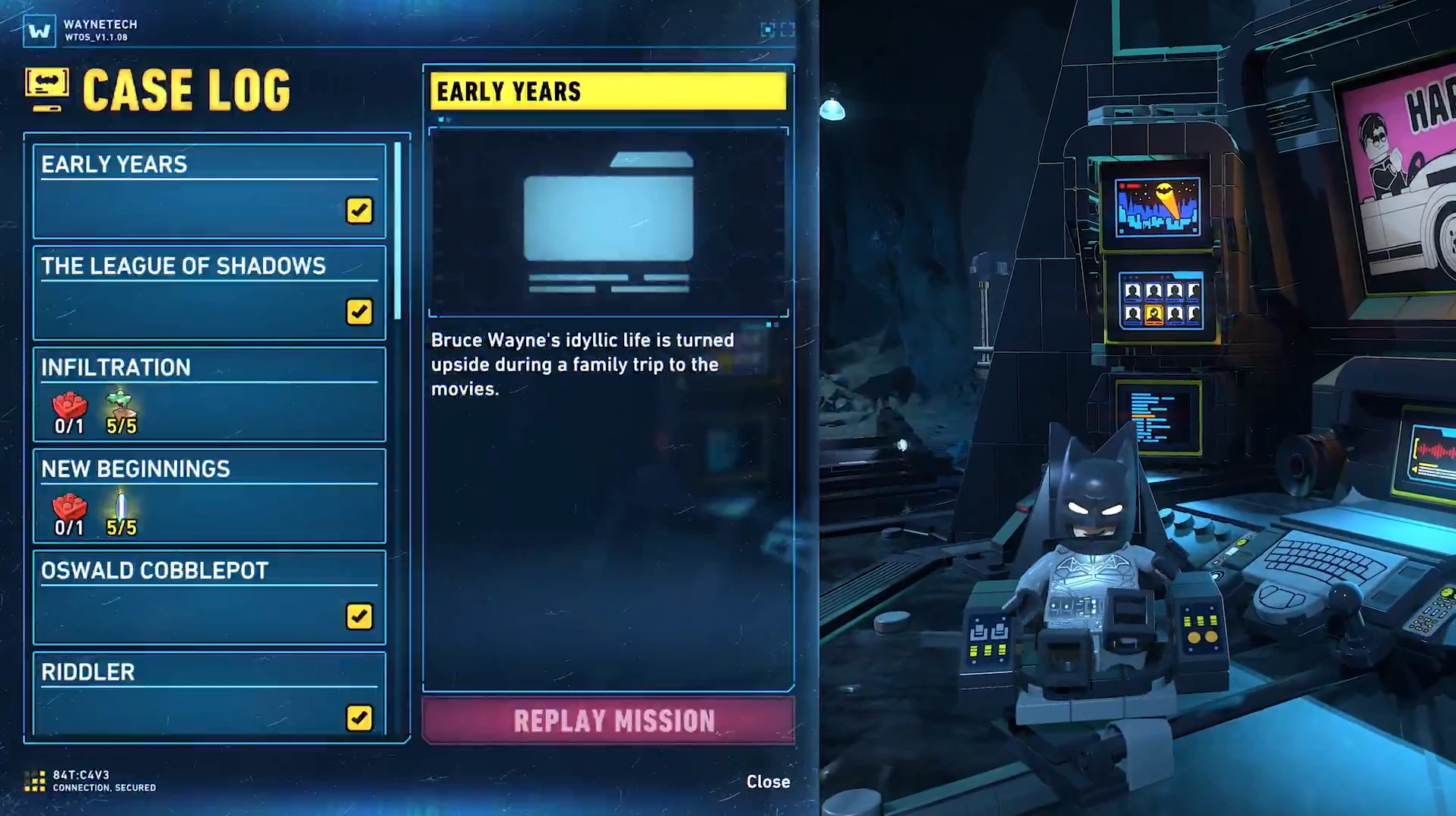Open The League of Shadows case

pyautogui.click(x=209, y=293)
